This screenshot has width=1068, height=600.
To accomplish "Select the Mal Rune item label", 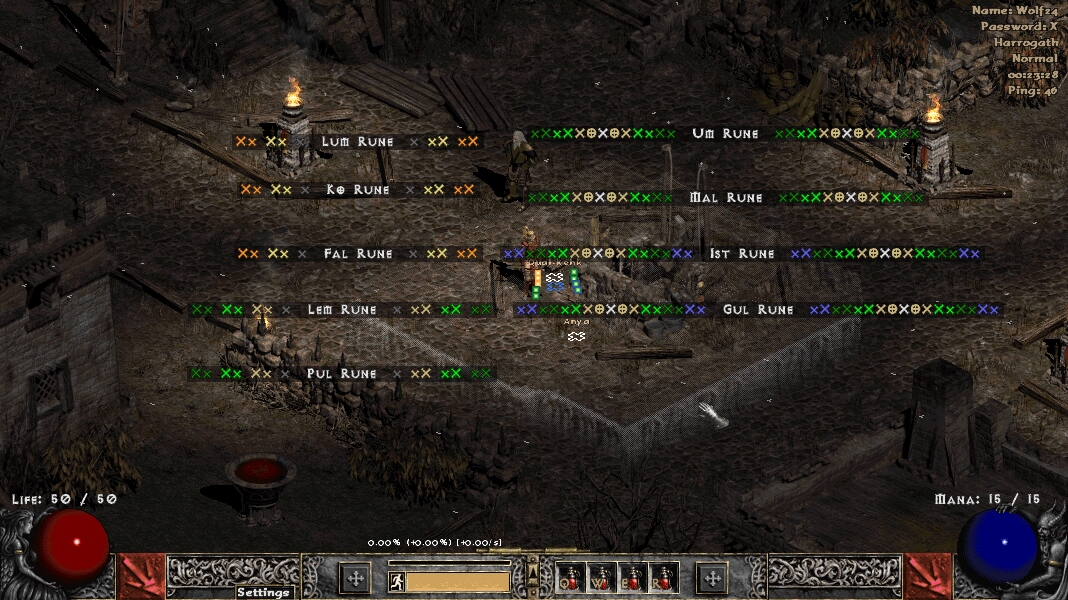I will [726, 198].
